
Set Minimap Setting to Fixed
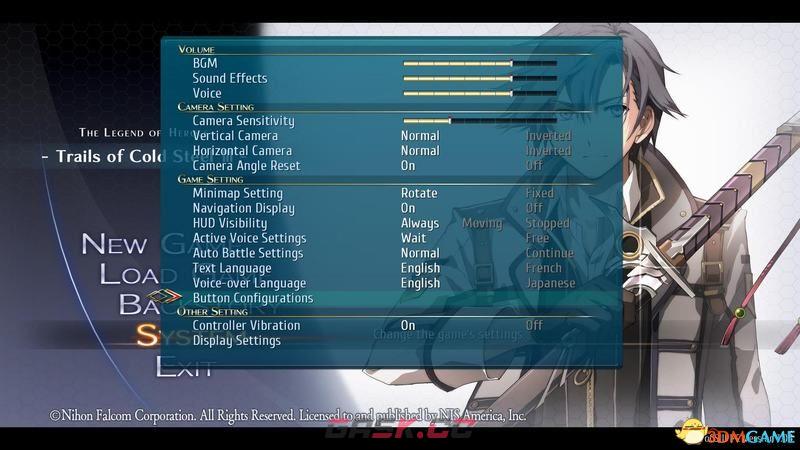click(x=539, y=193)
